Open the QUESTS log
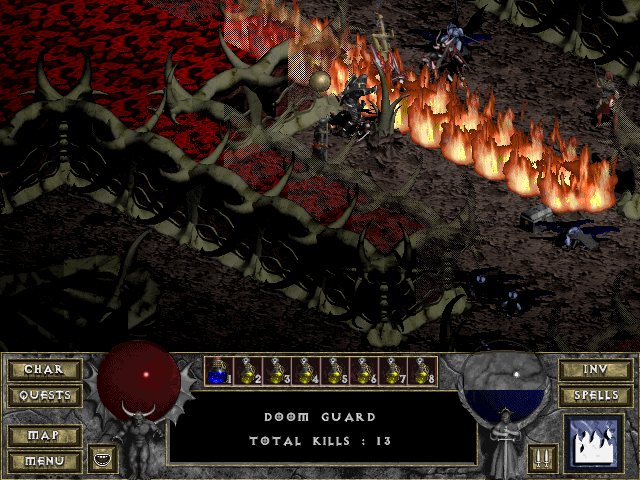The height and width of the screenshot is (480, 640). (x=44, y=395)
